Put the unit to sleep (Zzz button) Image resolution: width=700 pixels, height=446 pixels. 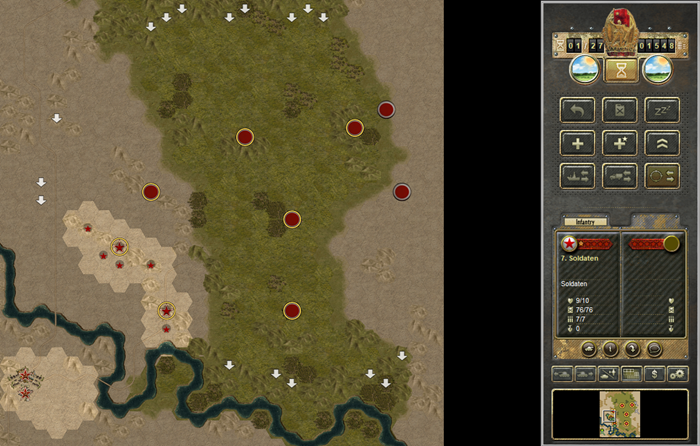(662, 110)
